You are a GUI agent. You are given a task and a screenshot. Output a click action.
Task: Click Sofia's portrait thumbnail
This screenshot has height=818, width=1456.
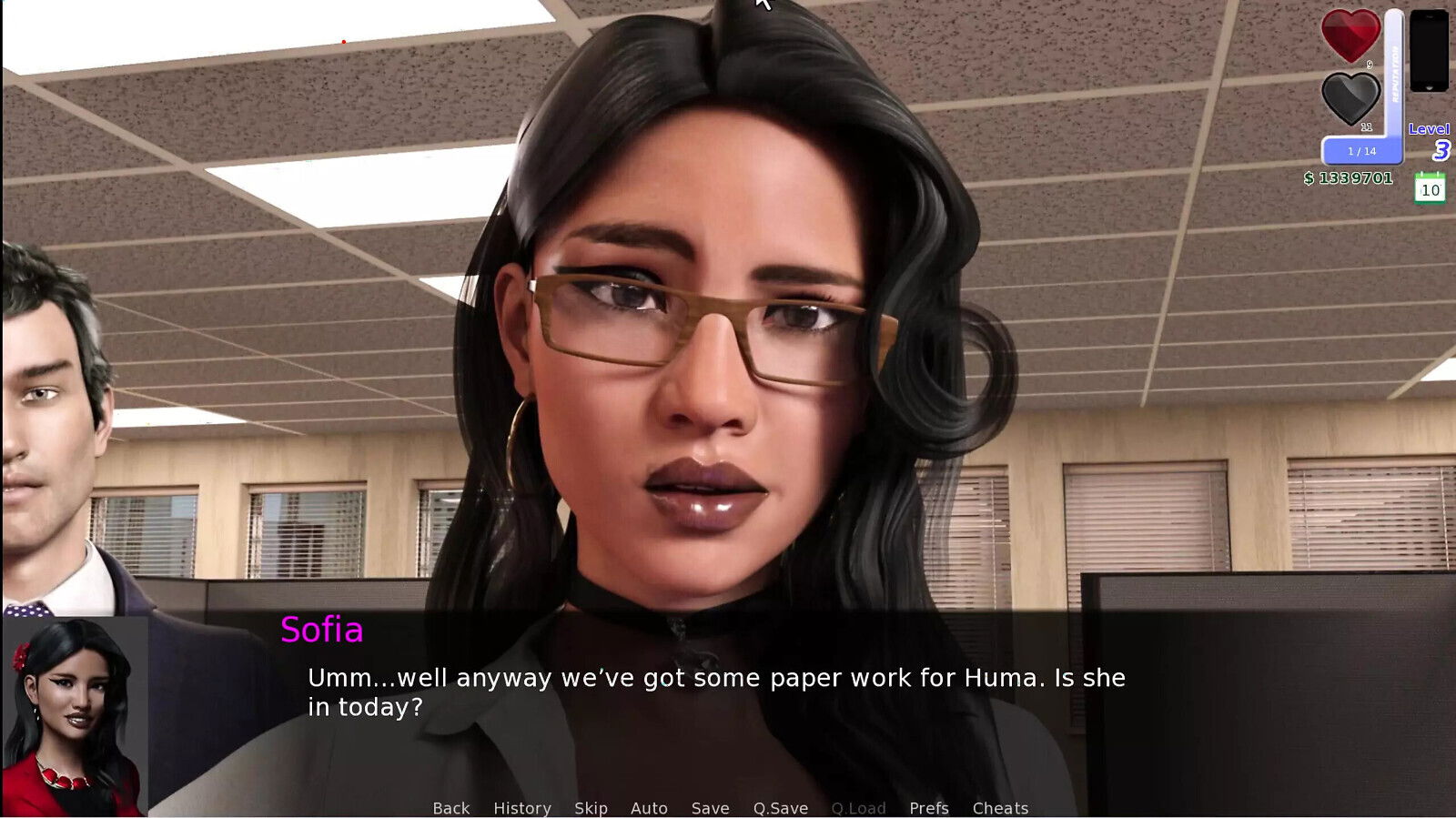click(x=77, y=719)
